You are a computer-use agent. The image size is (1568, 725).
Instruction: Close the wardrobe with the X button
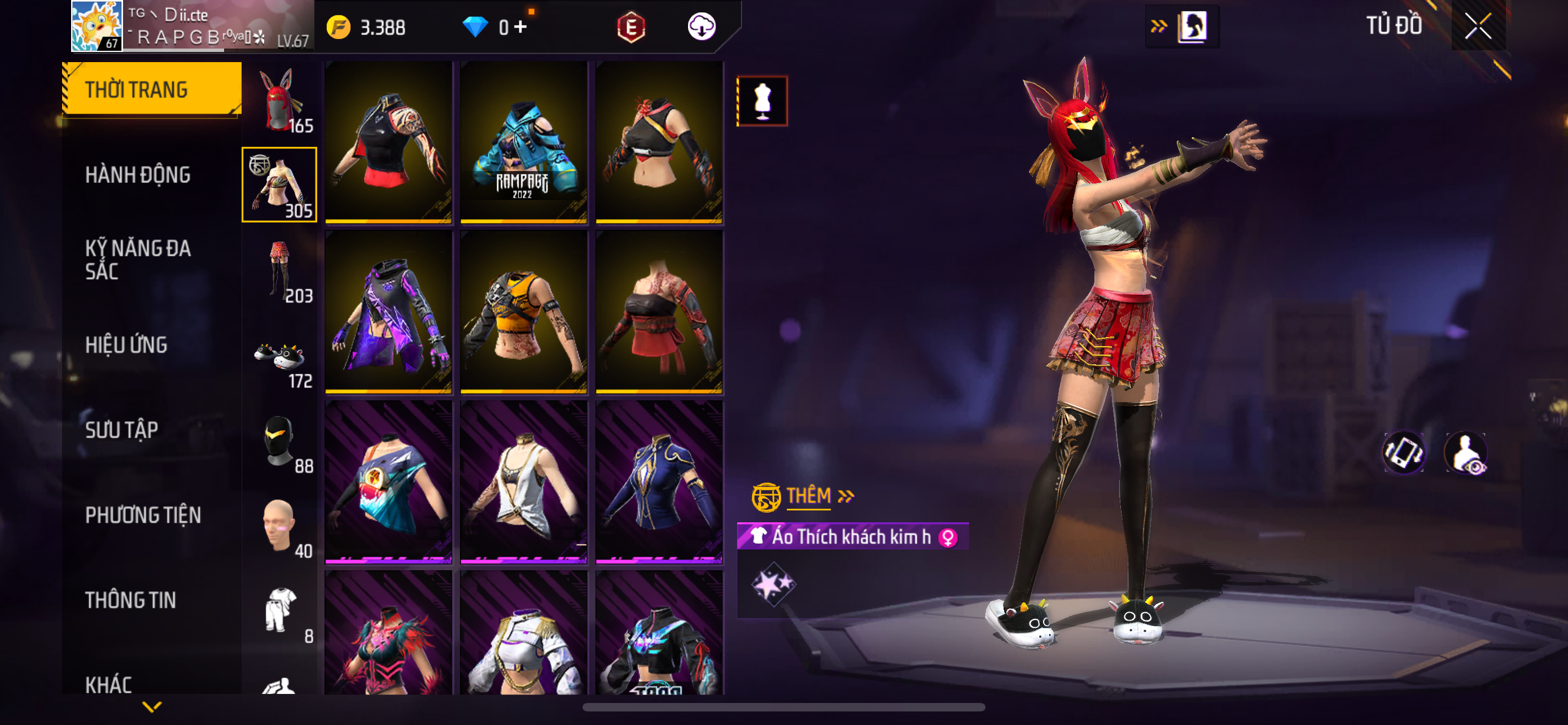(x=1478, y=26)
